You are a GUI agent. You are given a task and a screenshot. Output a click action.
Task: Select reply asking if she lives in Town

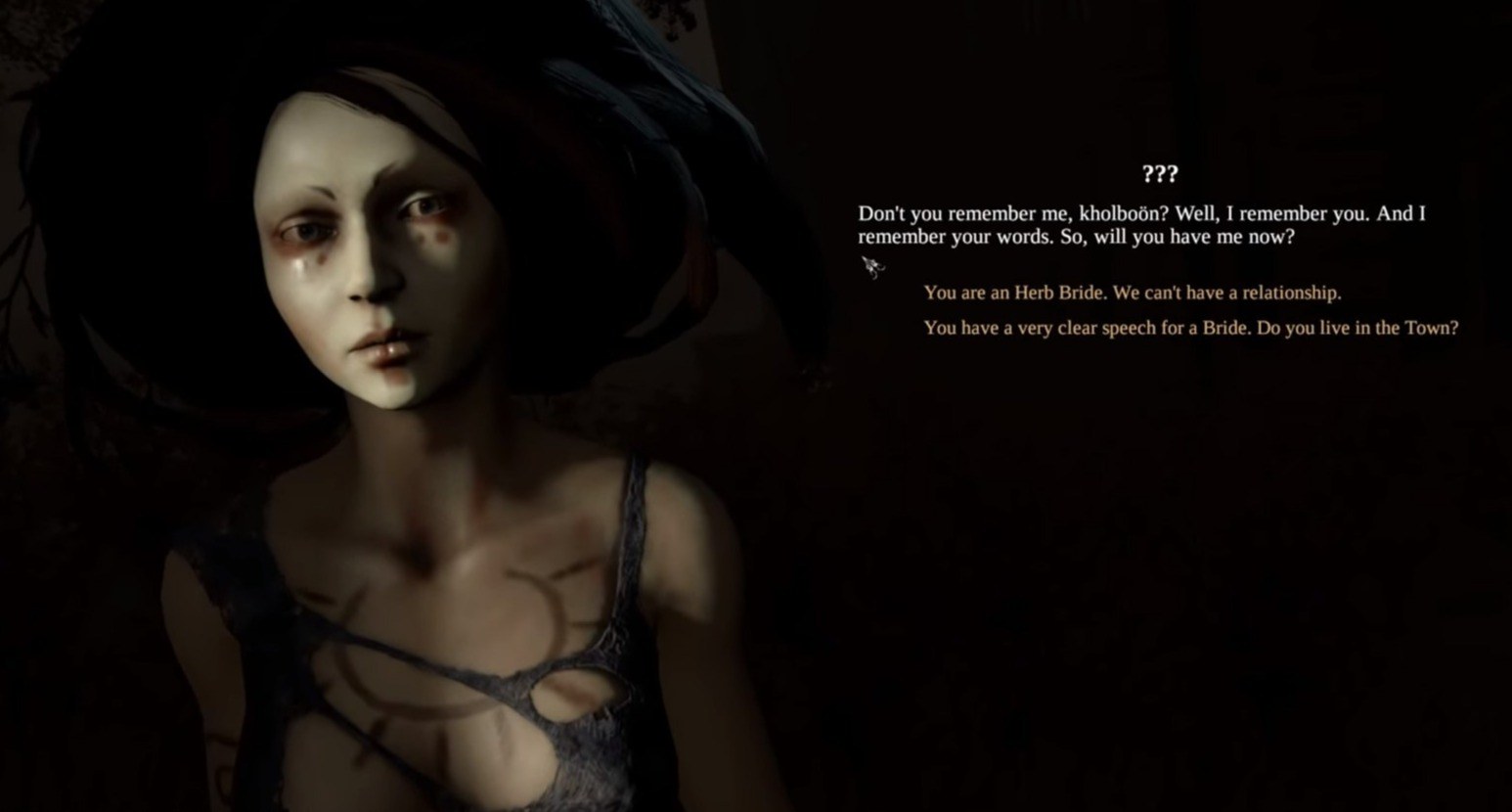tap(1190, 328)
